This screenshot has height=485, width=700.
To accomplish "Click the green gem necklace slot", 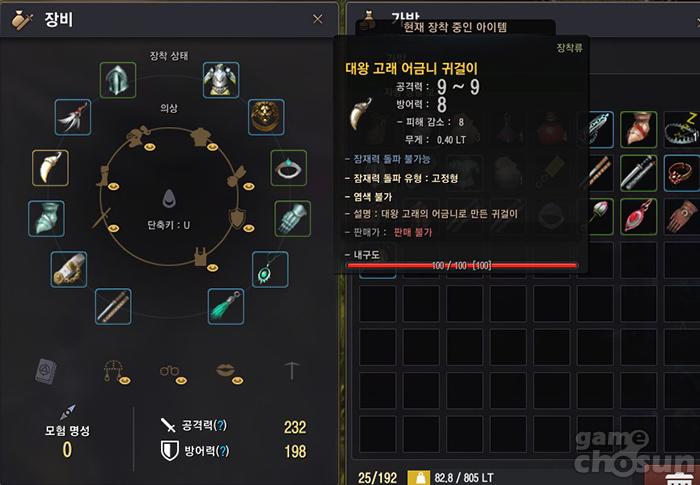I will (270, 268).
